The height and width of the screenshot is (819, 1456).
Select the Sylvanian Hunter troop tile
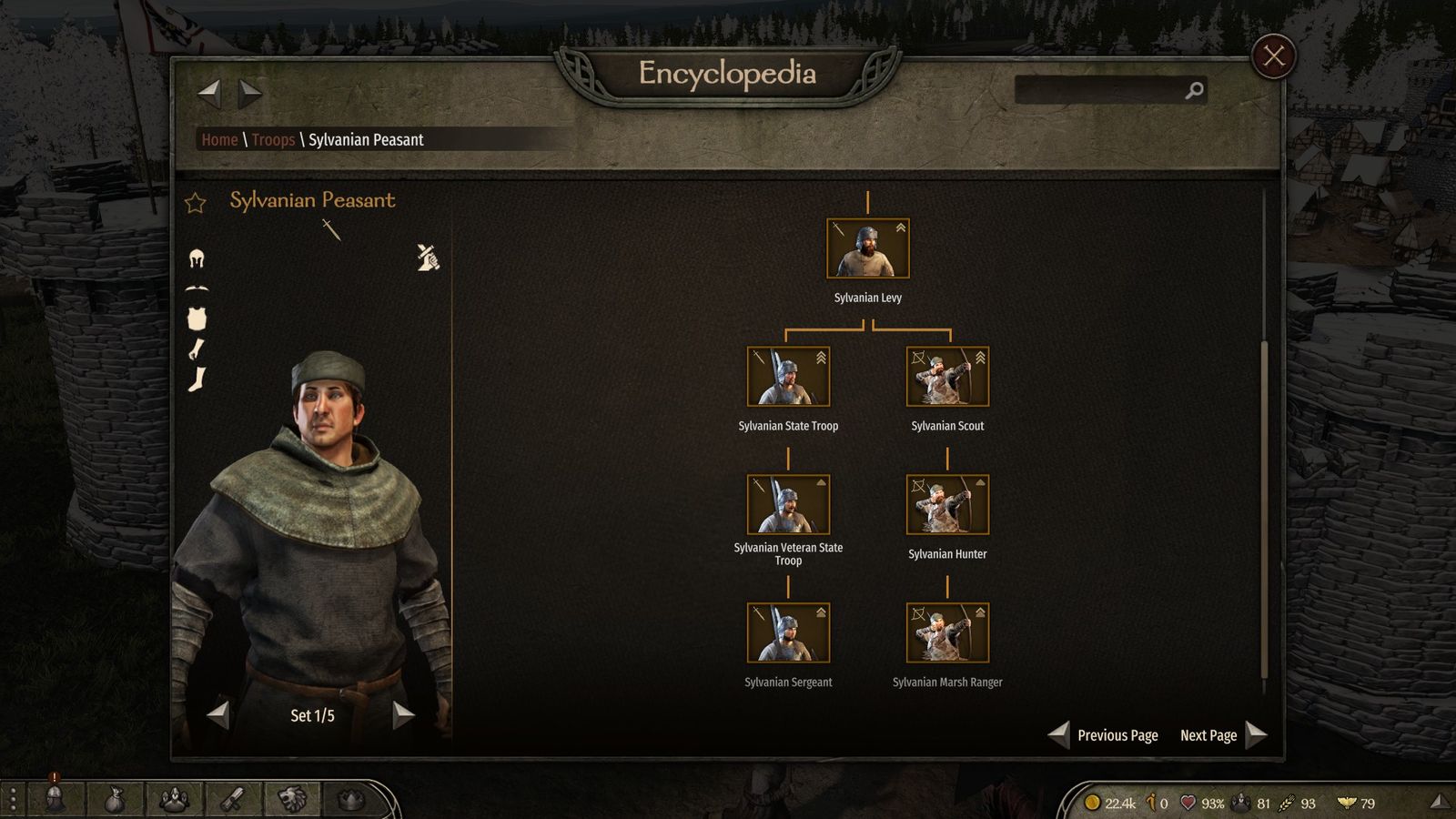click(x=947, y=505)
